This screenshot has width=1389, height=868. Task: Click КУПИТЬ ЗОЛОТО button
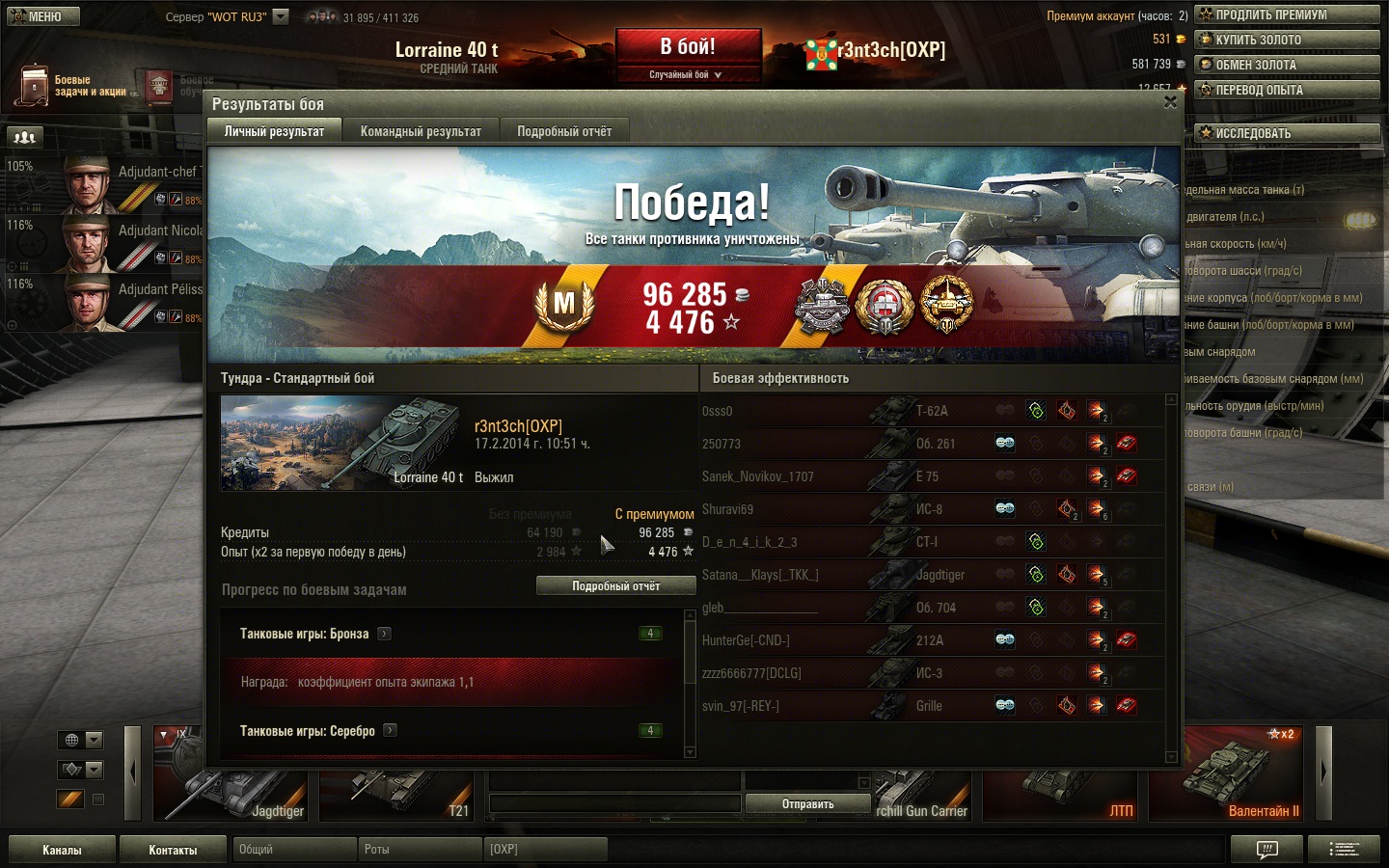(1287, 40)
